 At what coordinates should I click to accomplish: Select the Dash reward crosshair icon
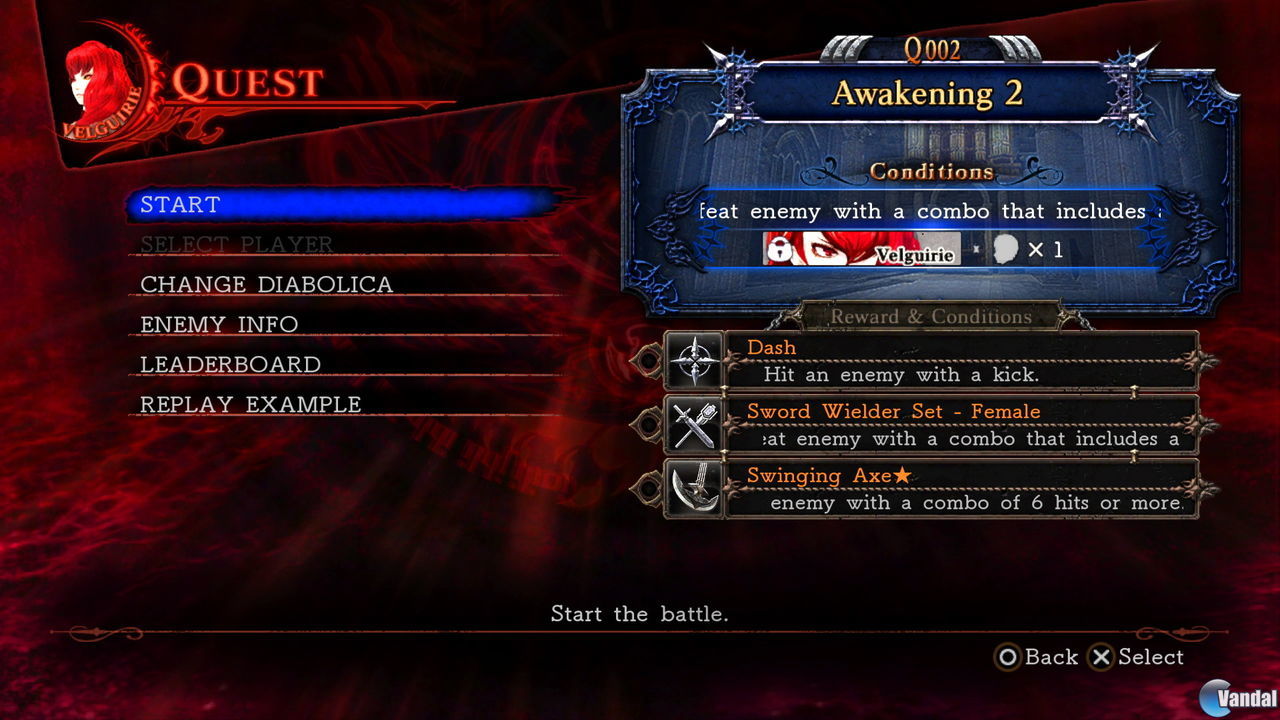[x=696, y=360]
